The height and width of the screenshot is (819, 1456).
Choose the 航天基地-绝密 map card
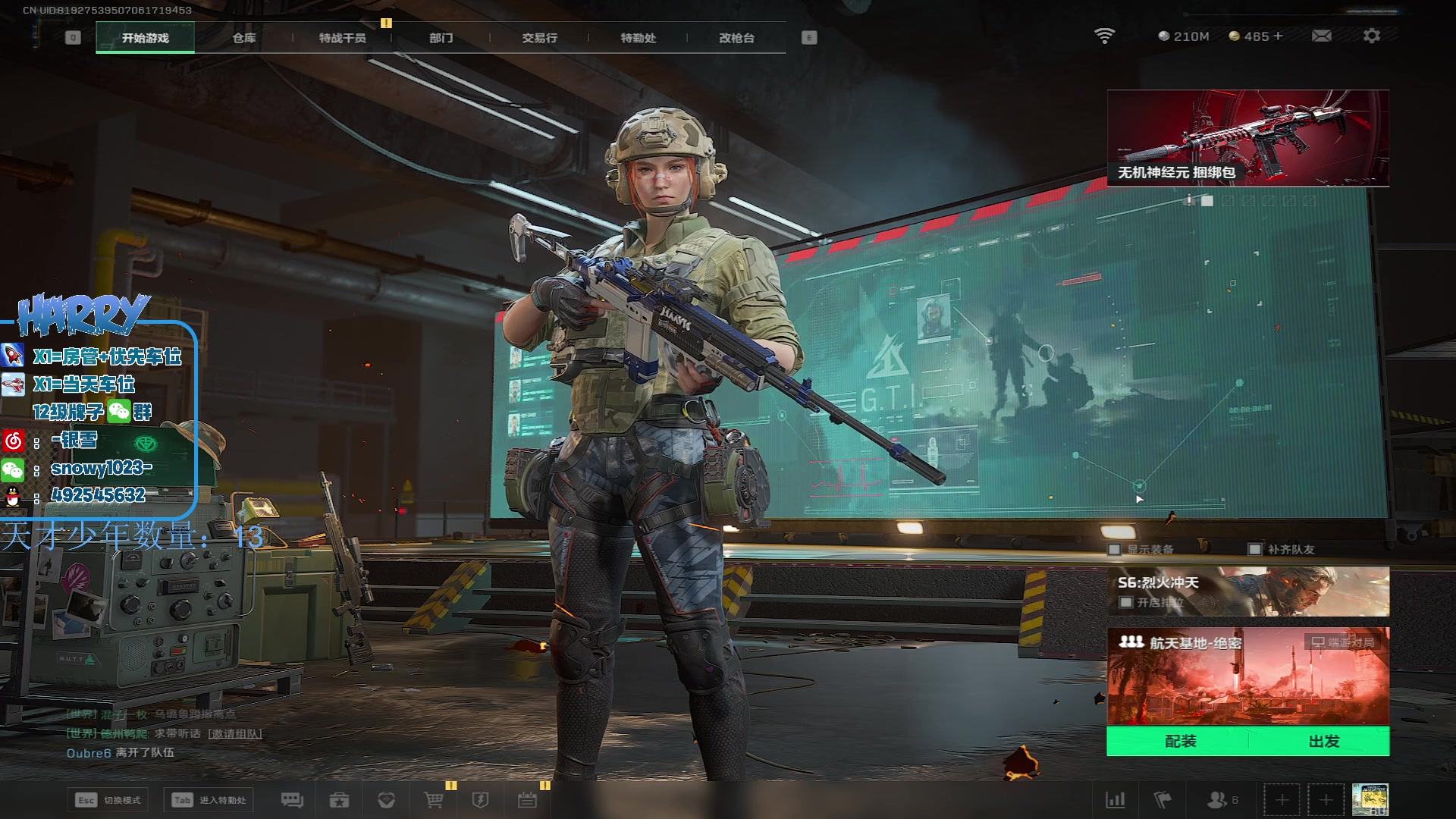(1247, 675)
